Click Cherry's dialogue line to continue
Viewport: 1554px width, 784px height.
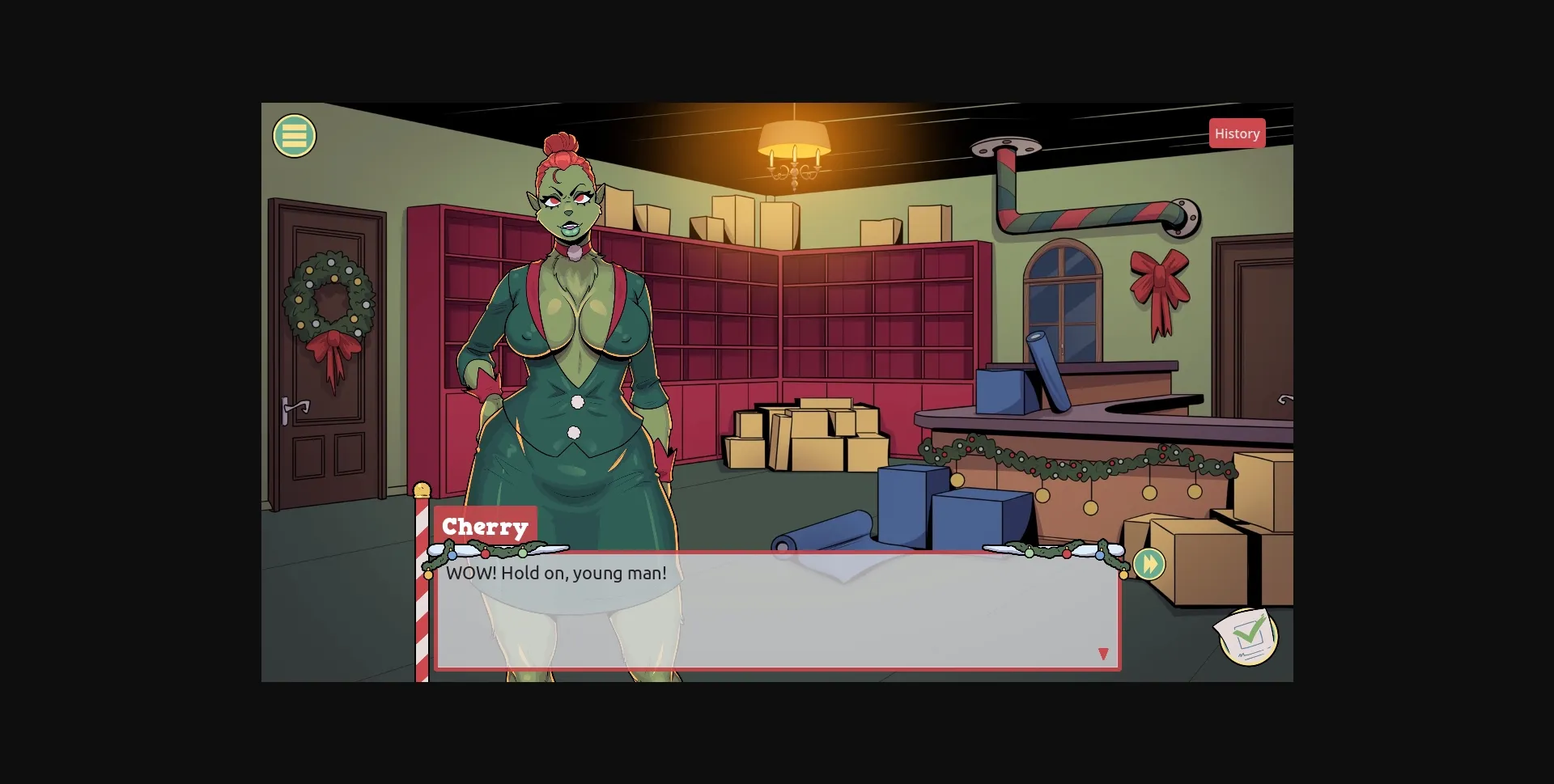(x=557, y=573)
